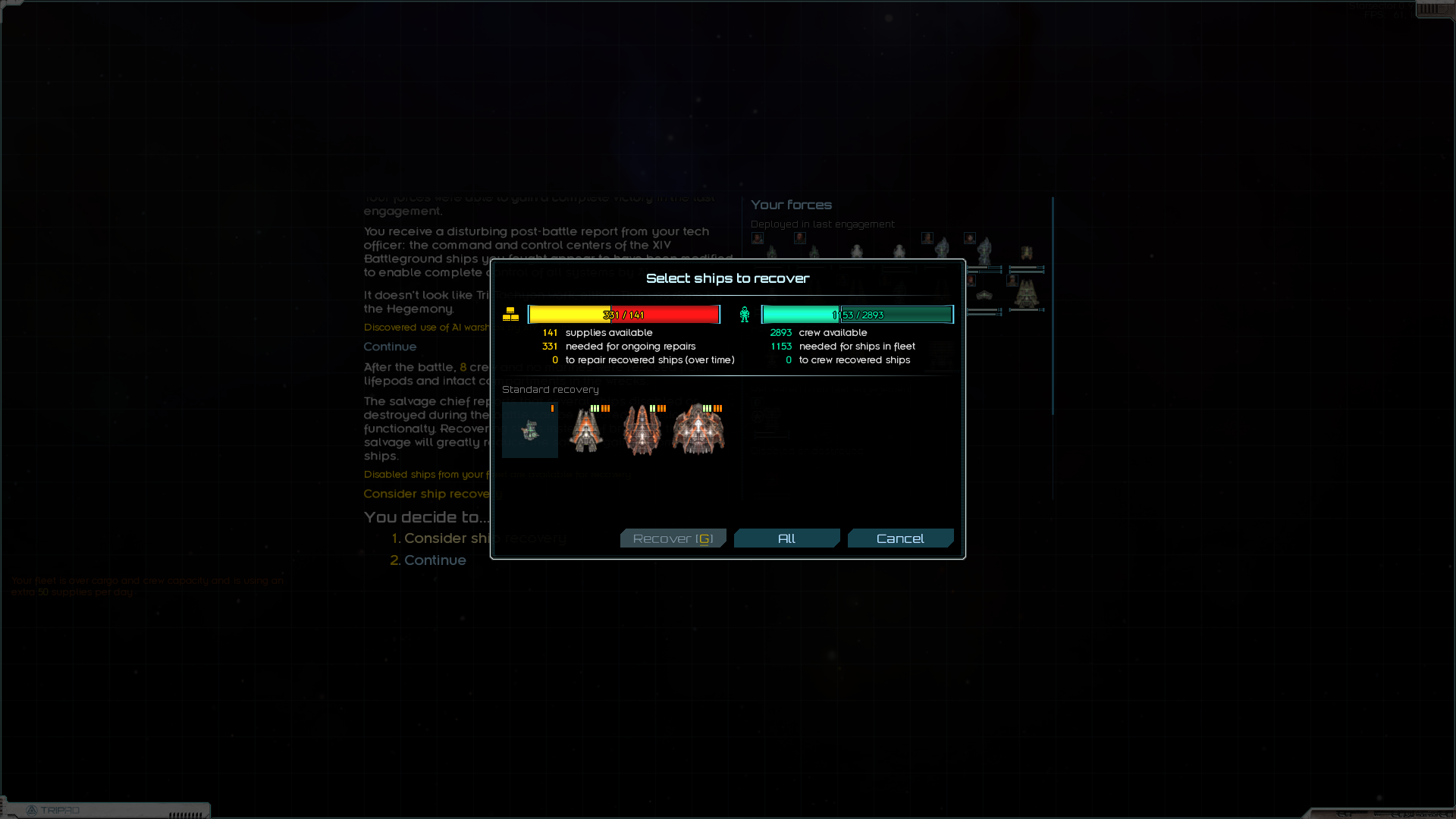Select the first officer portrait under Your forces
This screenshot has height=819, width=1456.
(757, 238)
